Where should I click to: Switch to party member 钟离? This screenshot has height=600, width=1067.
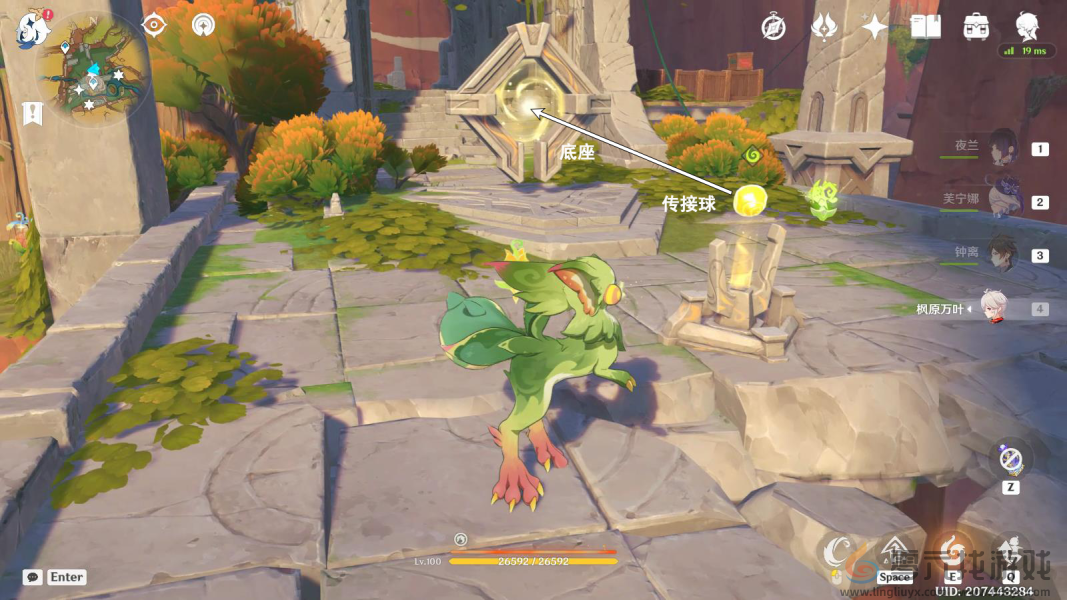[1003, 254]
